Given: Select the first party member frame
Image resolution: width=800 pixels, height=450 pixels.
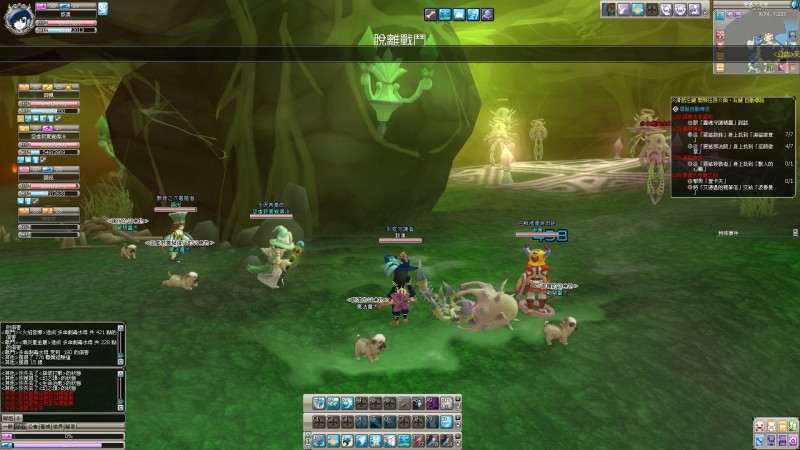Looking at the screenshot, I should [x=48, y=98].
